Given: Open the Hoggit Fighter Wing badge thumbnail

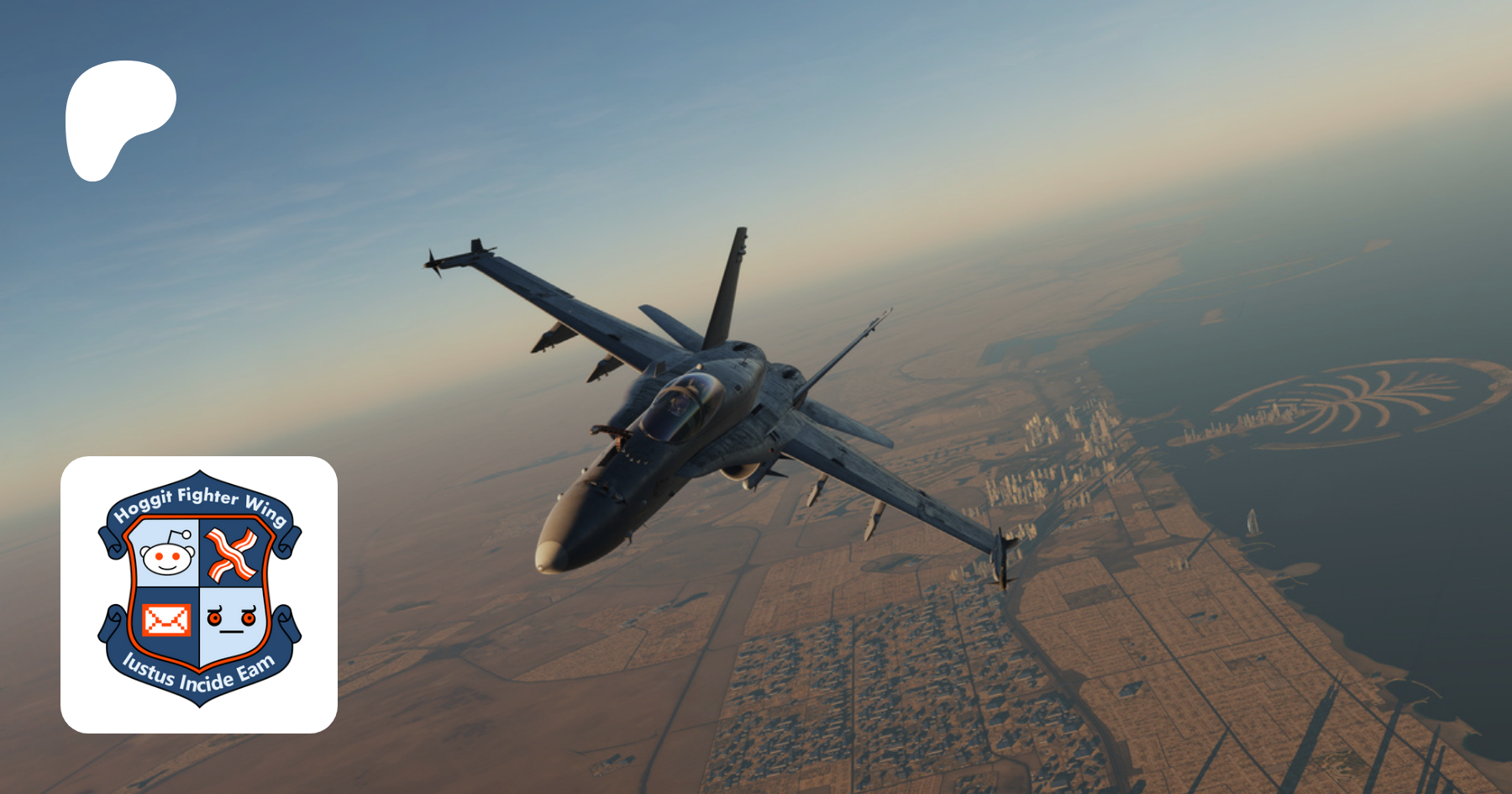Looking at the screenshot, I should 199,594.
